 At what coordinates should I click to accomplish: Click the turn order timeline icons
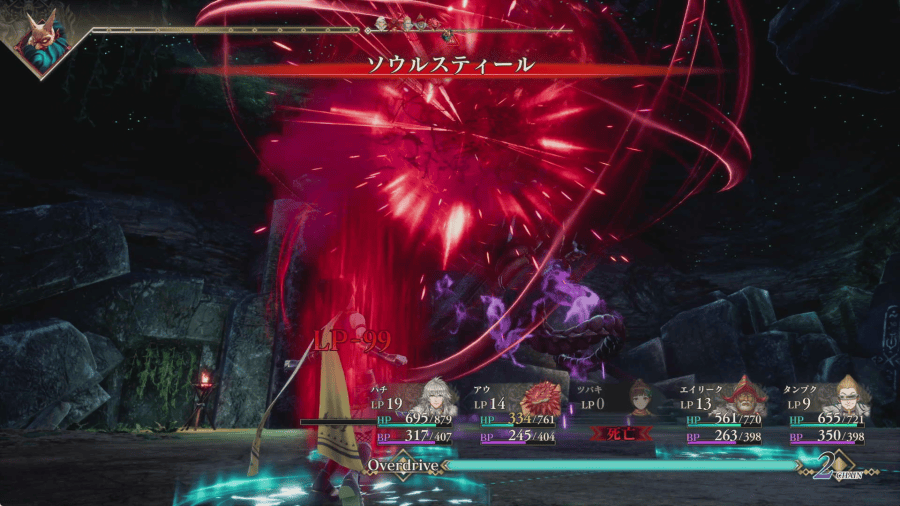pos(418,24)
